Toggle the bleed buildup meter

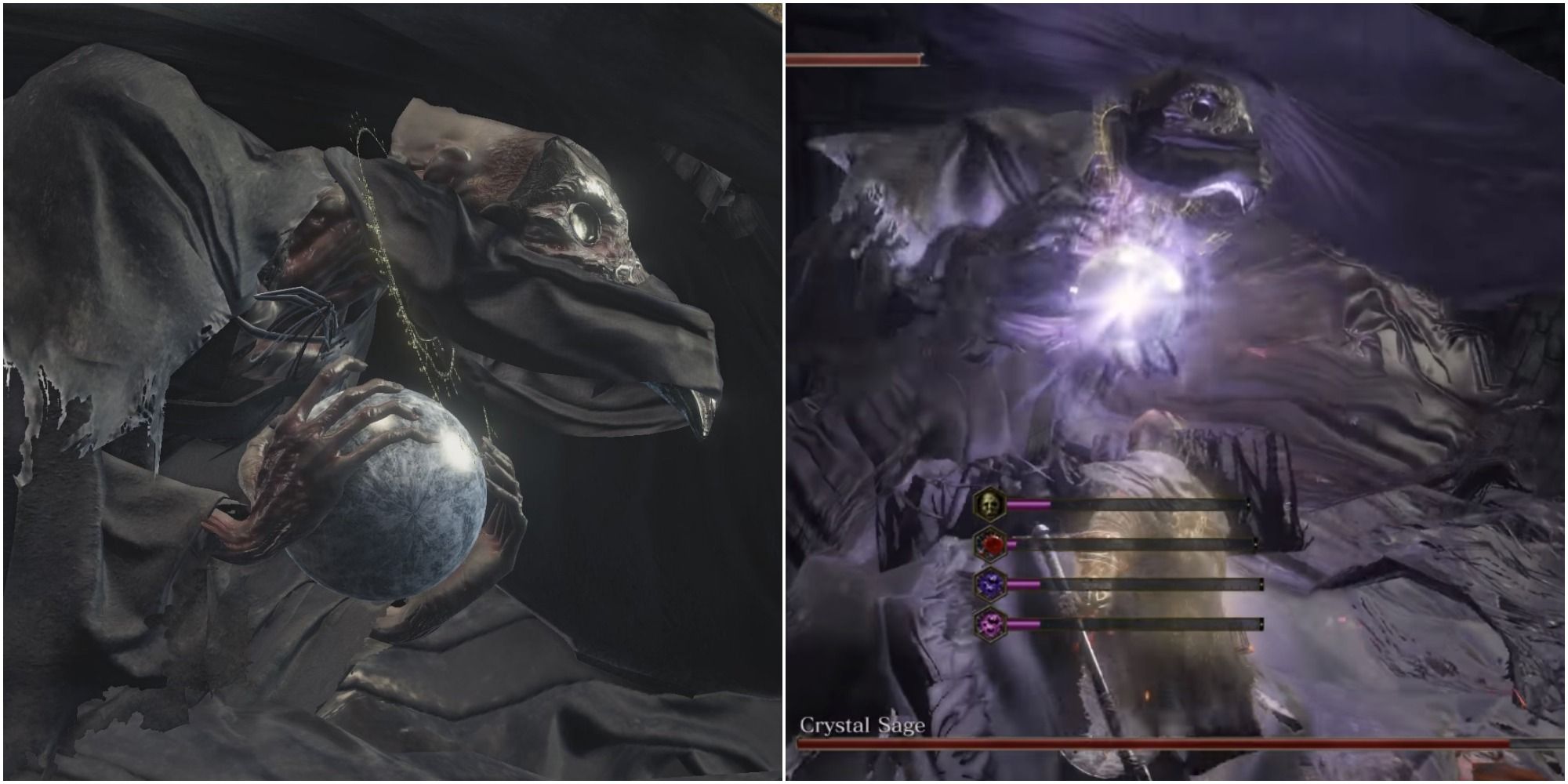(1137, 543)
